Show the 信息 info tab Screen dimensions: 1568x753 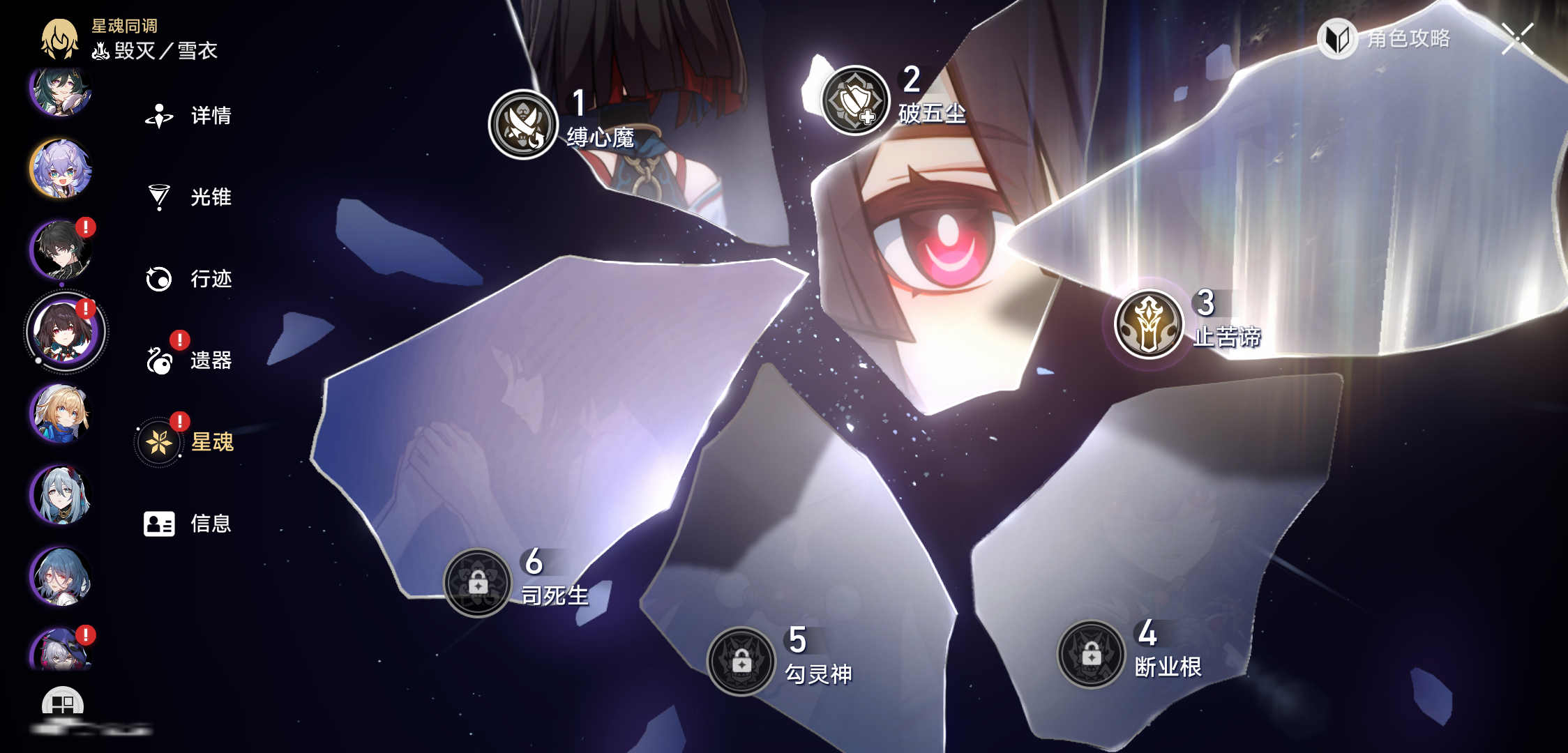pyautogui.click(x=188, y=524)
